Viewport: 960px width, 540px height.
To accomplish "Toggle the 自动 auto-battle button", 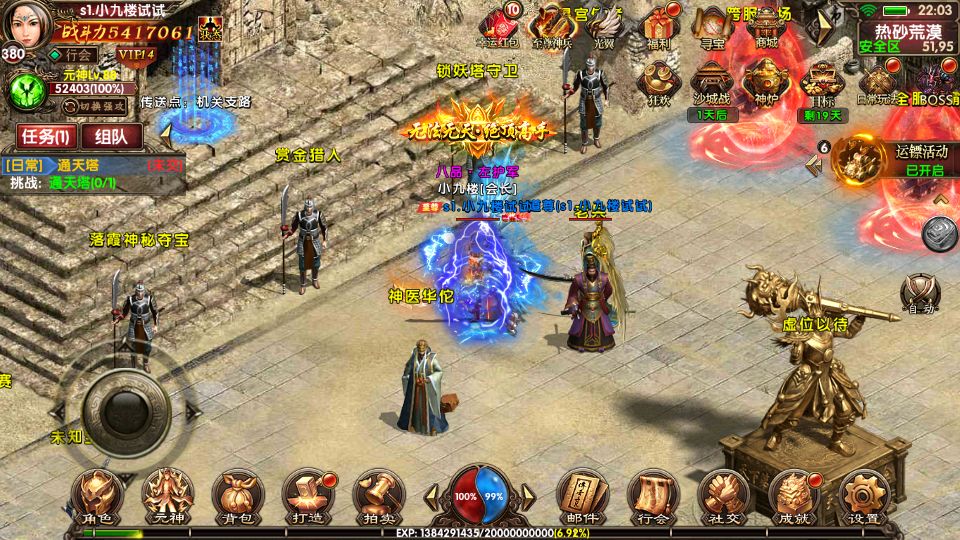I will tap(919, 294).
